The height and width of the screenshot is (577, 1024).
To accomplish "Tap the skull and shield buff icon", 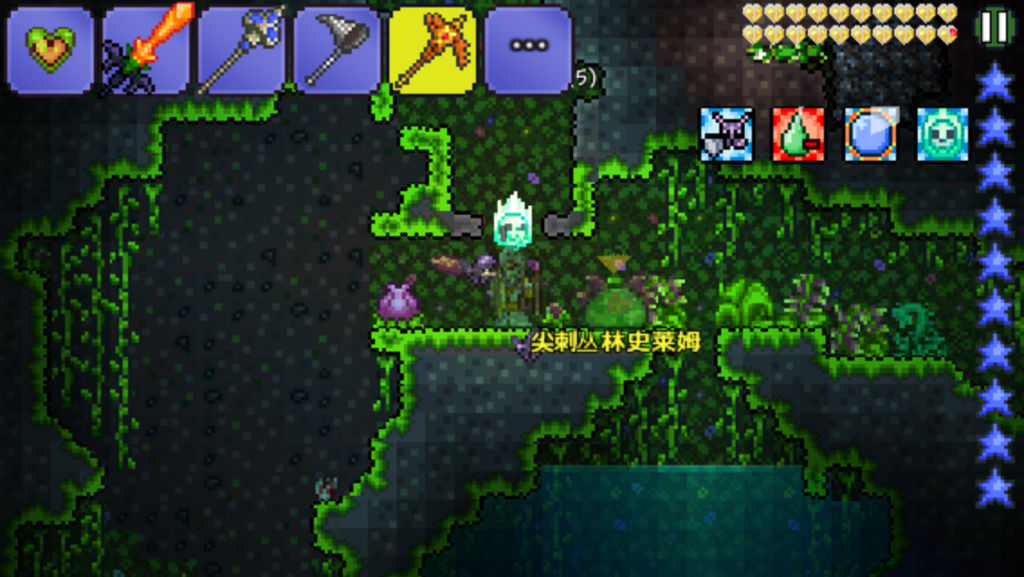I will pyautogui.click(x=726, y=134).
